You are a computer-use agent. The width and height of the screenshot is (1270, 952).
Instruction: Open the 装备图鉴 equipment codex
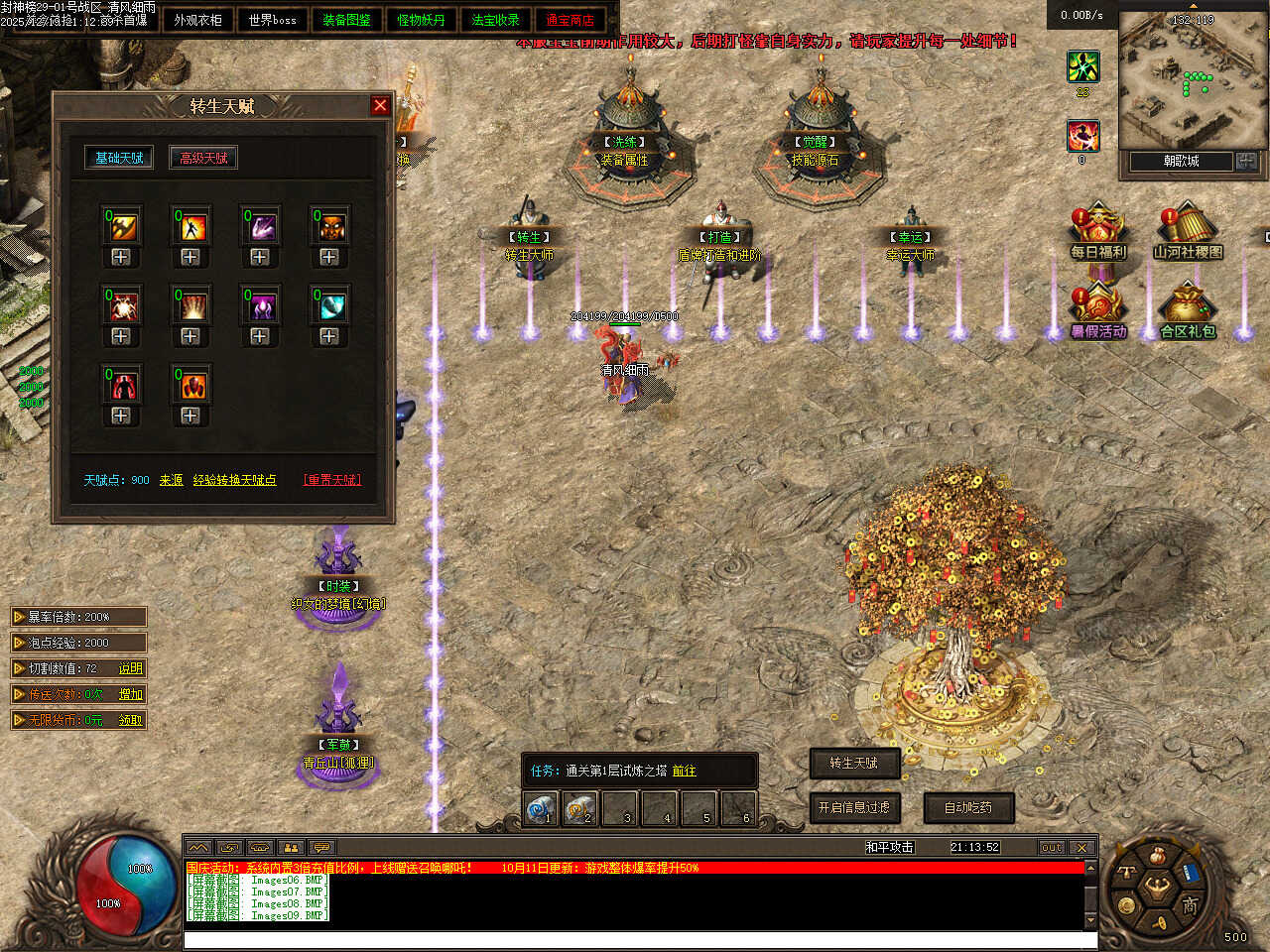[x=346, y=20]
